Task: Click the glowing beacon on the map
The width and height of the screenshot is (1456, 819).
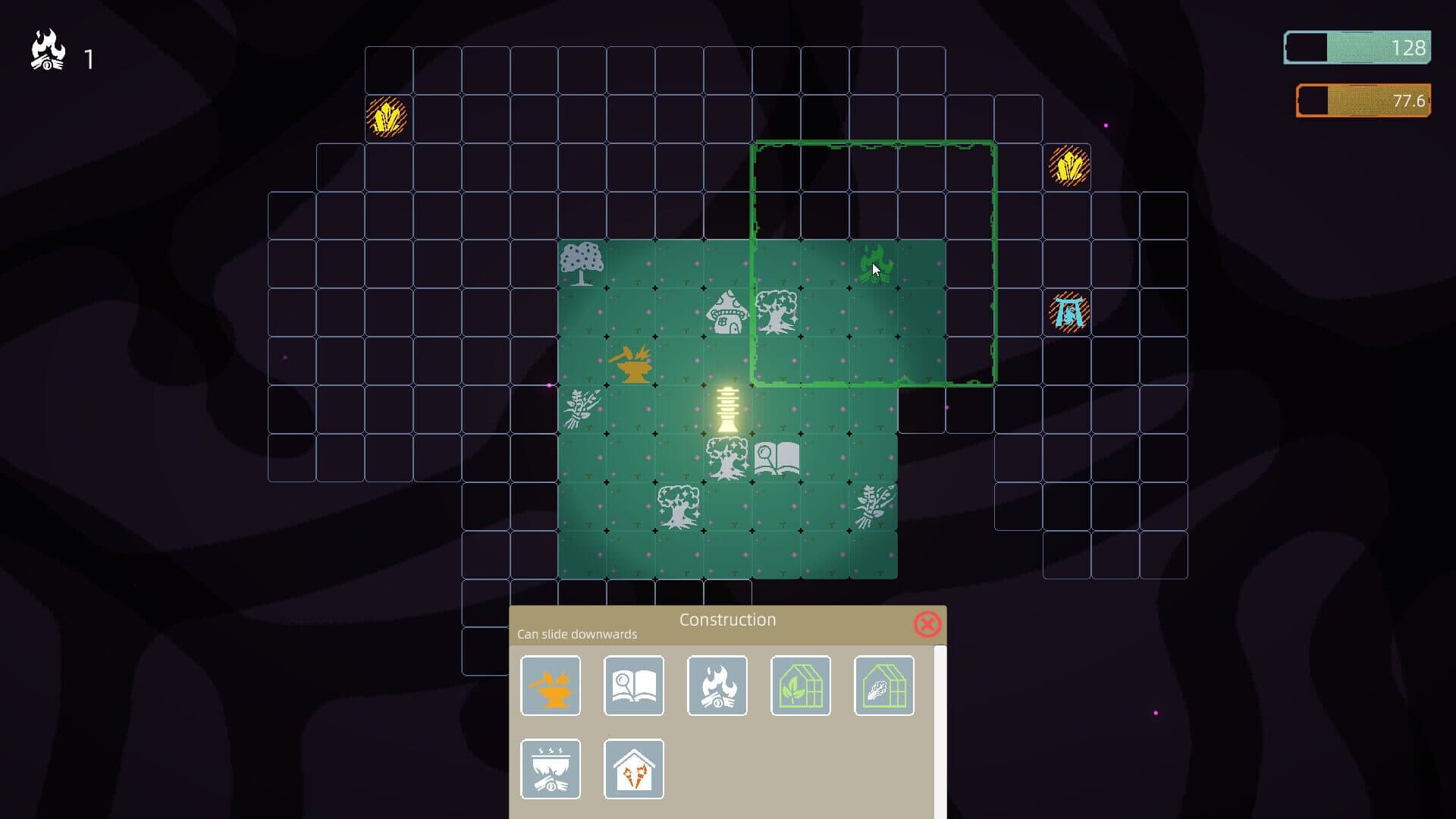Action: click(x=726, y=409)
